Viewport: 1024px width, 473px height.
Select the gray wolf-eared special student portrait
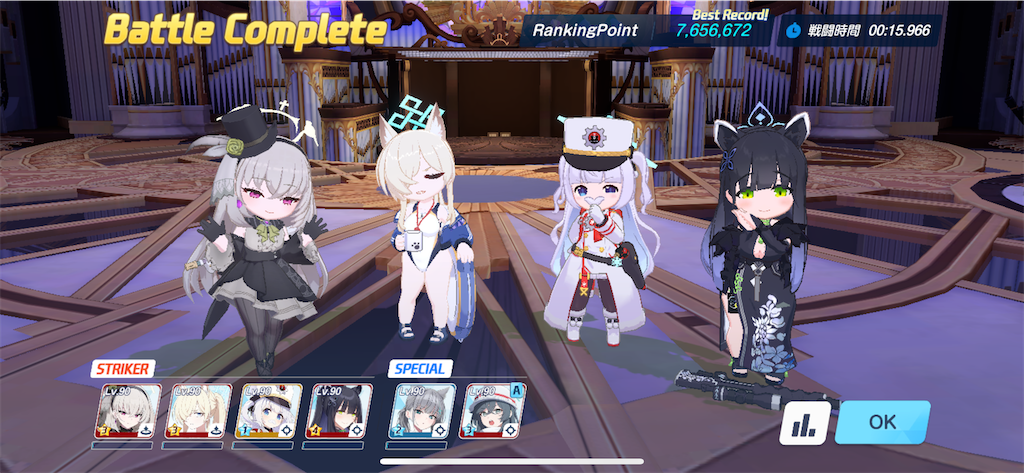point(421,410)
